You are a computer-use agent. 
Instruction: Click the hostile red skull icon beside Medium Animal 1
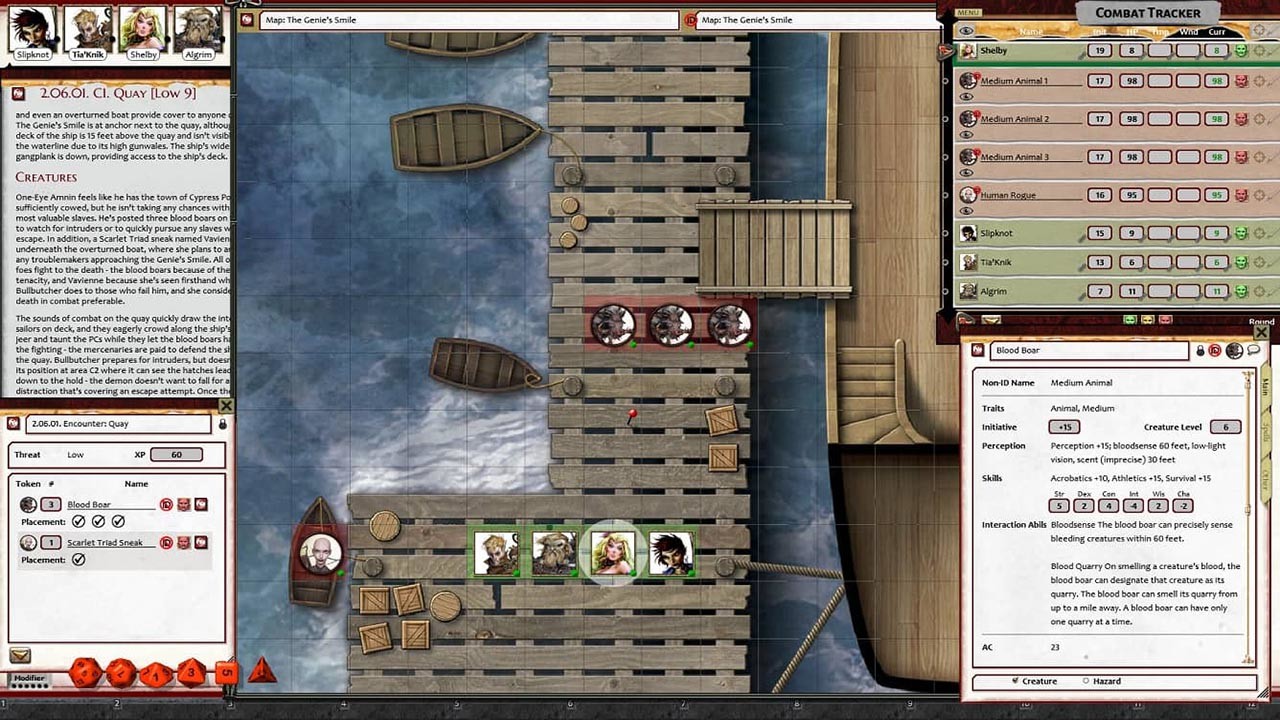tap(1242, 81)
